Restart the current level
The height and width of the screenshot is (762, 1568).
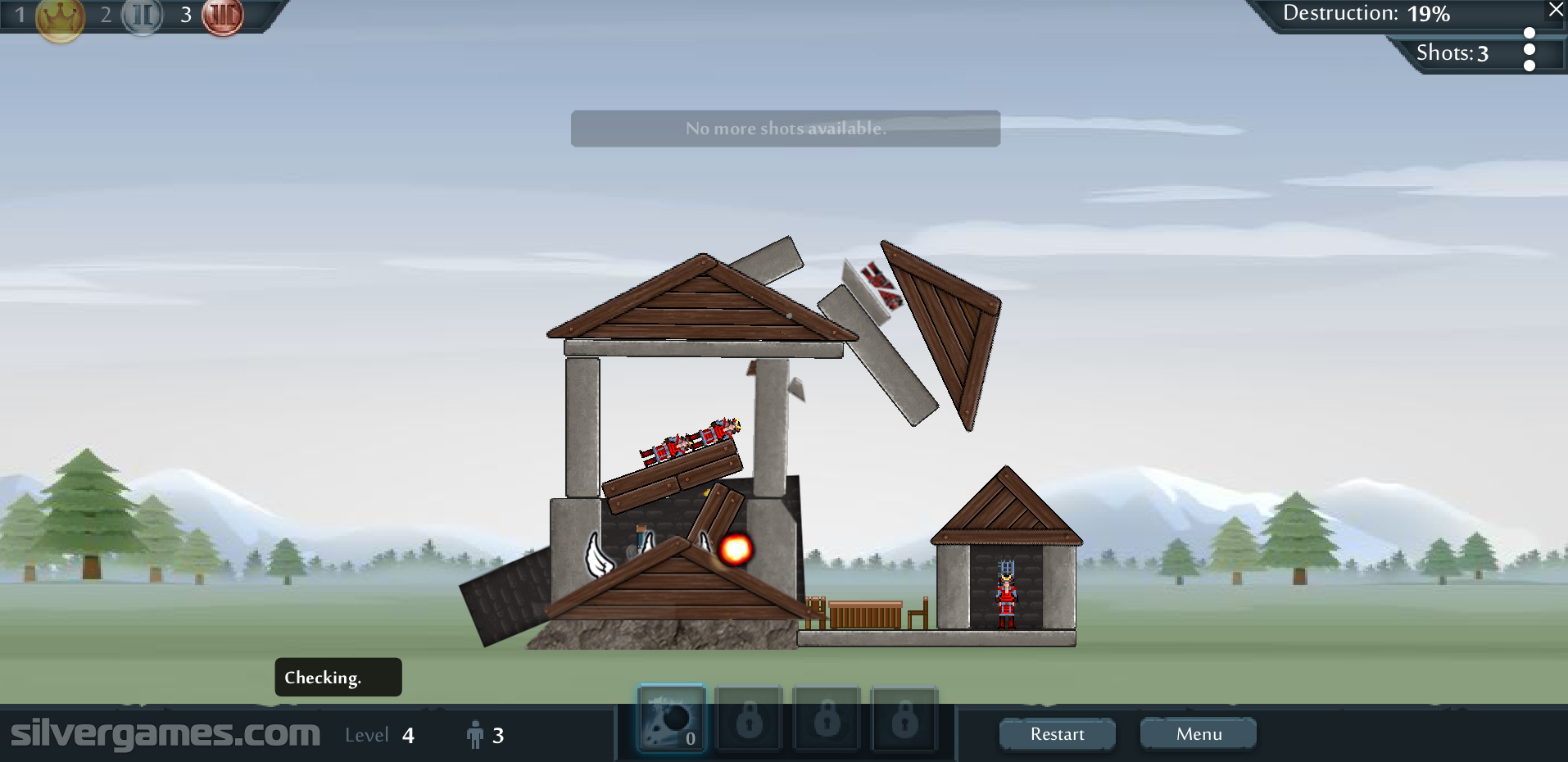1057,734
